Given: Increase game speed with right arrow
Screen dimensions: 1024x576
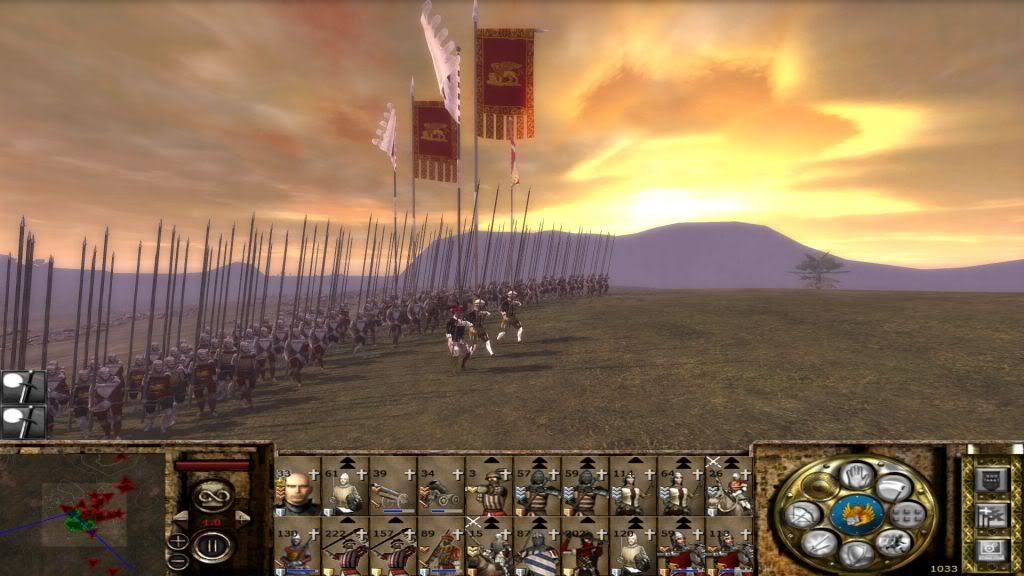Looking at the screenshot, I should click(x=241, y=517).
